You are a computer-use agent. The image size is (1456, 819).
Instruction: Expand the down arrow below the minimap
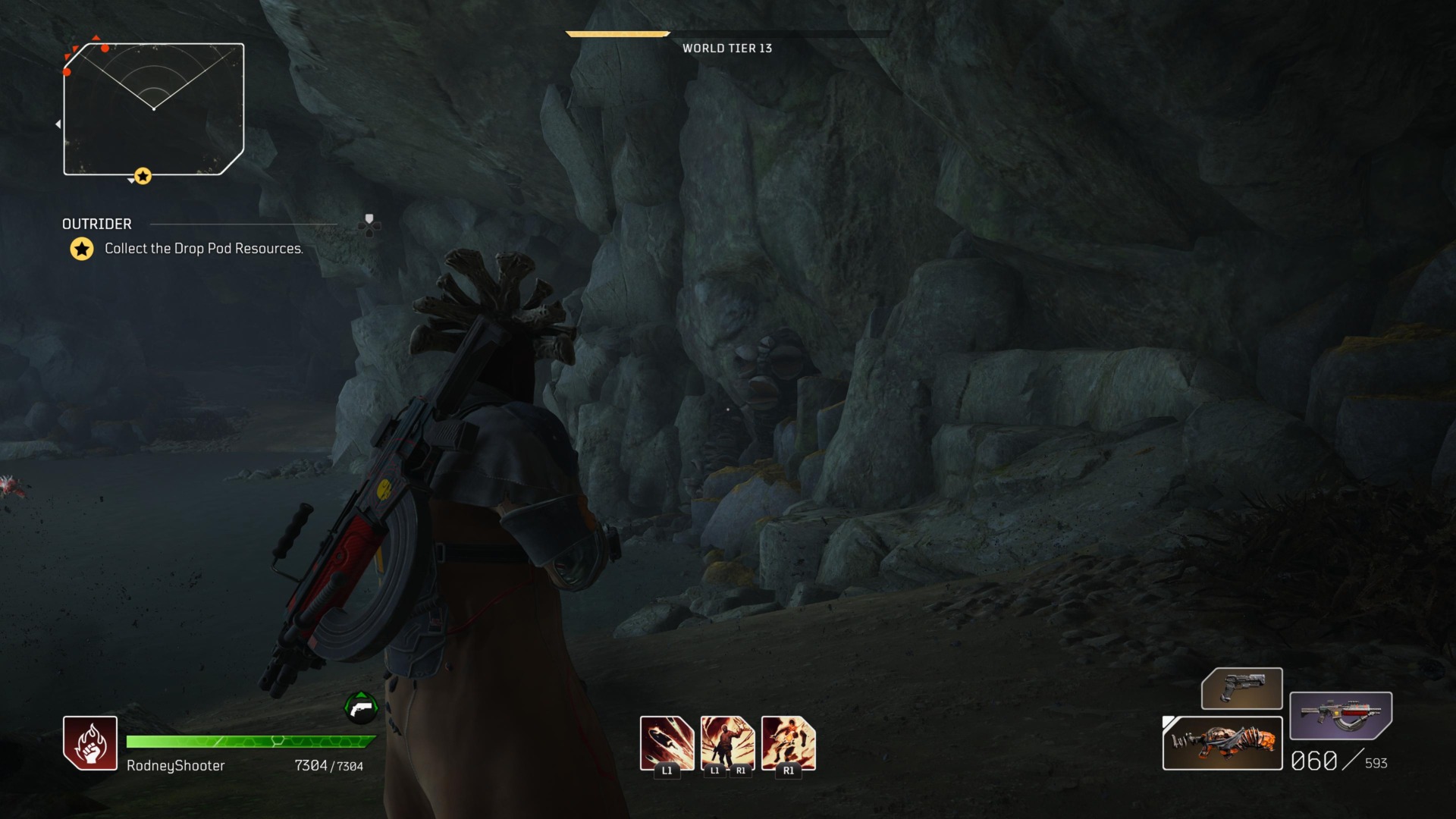pyautogui.click(x=130, y=182)
